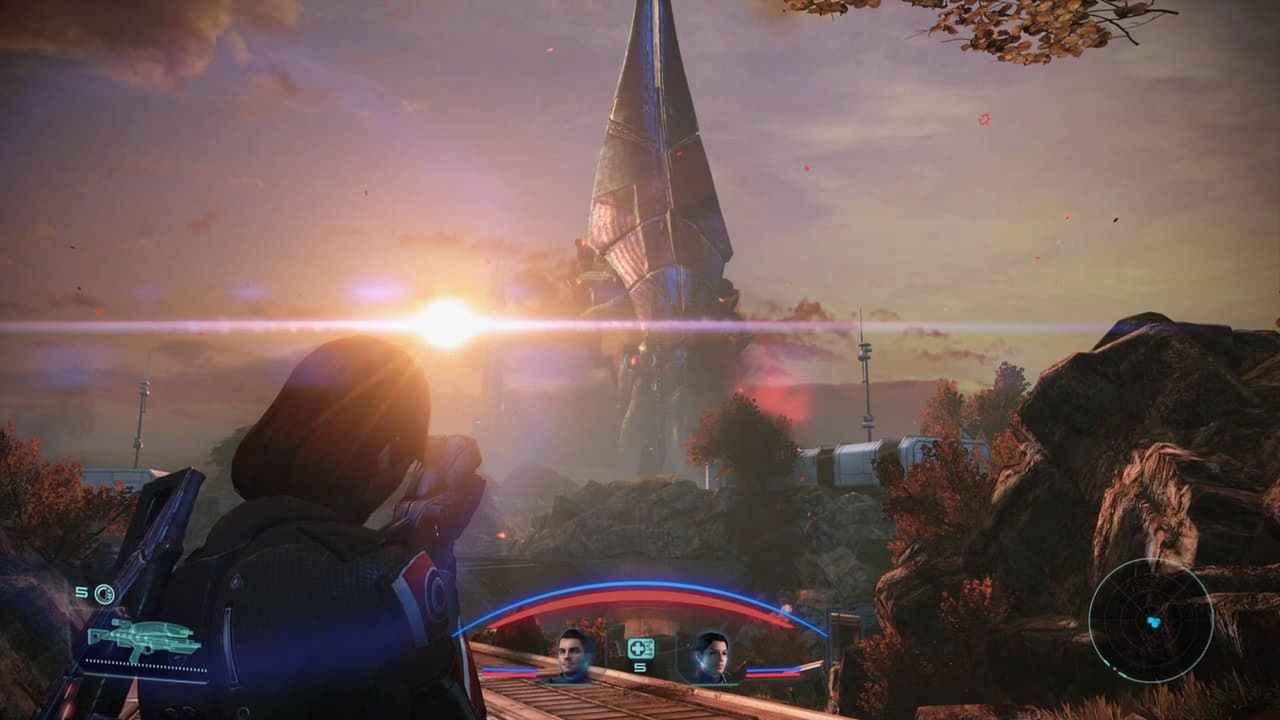Click the blue blip on the radar
This screenshot has height=720, width=1280.
tap(1154, 622)
